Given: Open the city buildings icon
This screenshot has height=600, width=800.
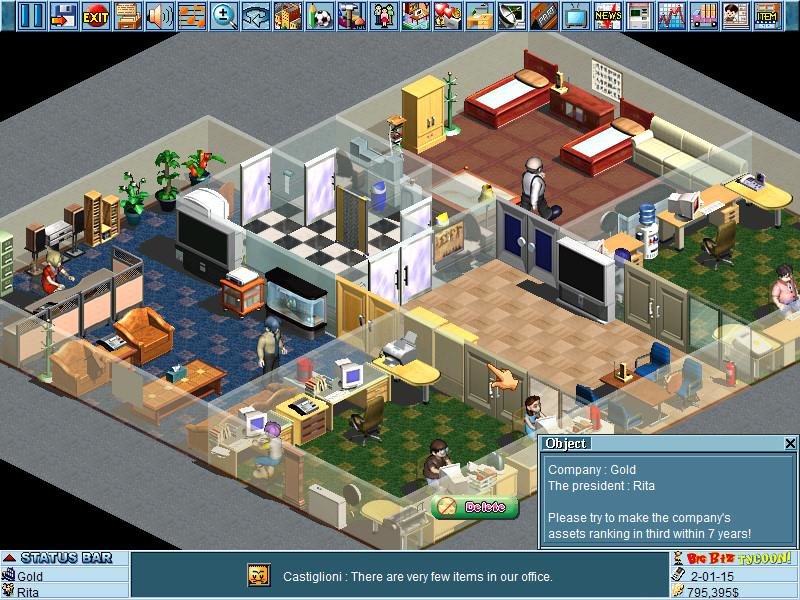Looking at the screenshot, I should 288,15.
